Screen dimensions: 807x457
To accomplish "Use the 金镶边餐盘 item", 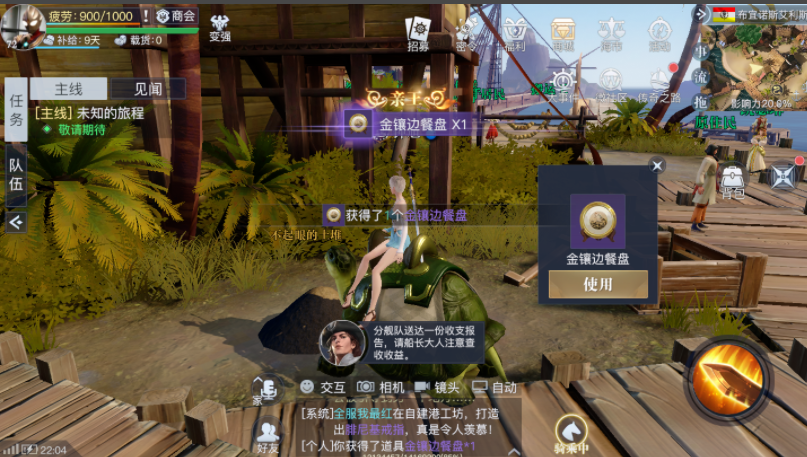I will click(x=597, y=285).
